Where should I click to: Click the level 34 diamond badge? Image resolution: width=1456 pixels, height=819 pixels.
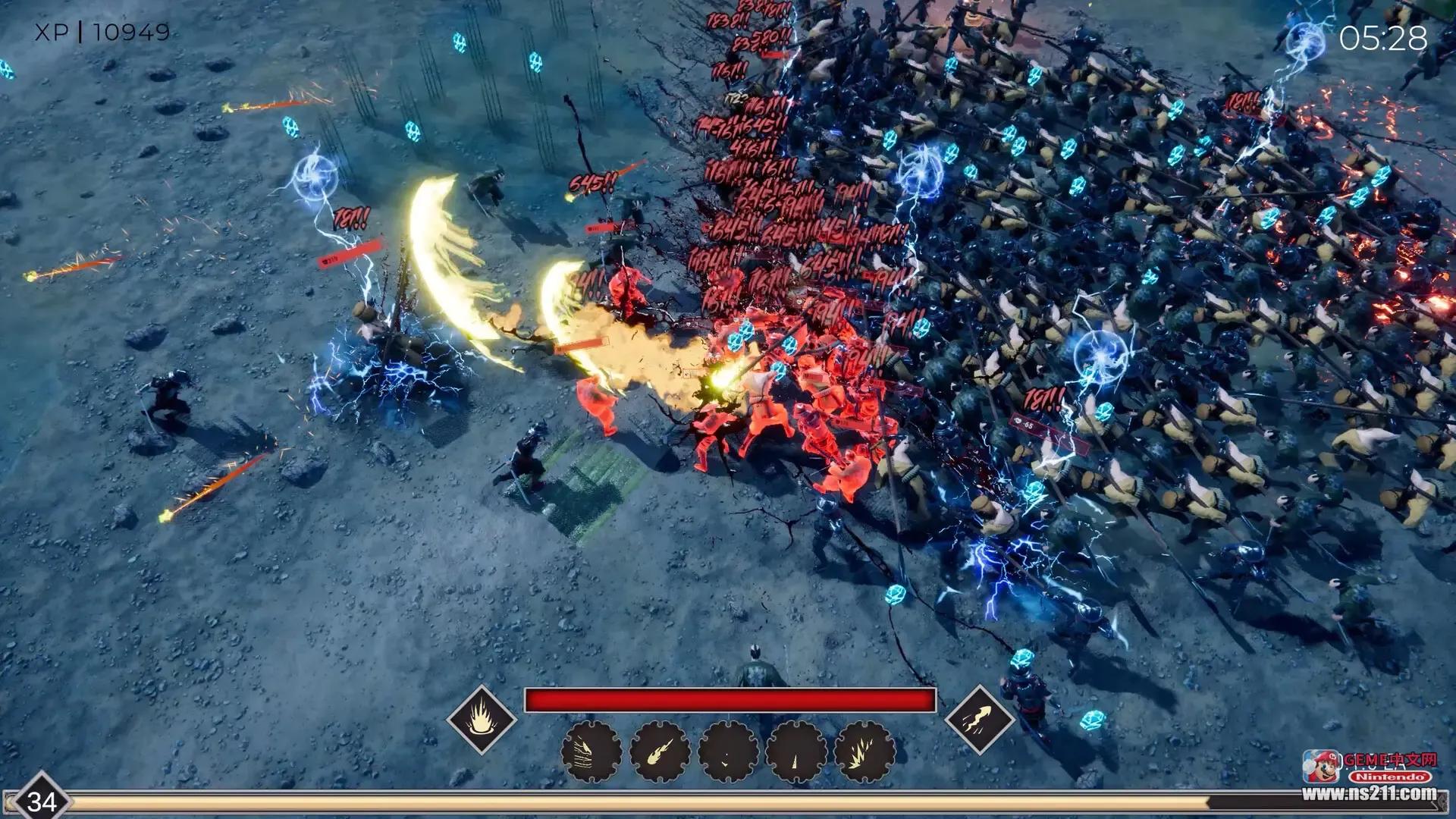point(41,801)
